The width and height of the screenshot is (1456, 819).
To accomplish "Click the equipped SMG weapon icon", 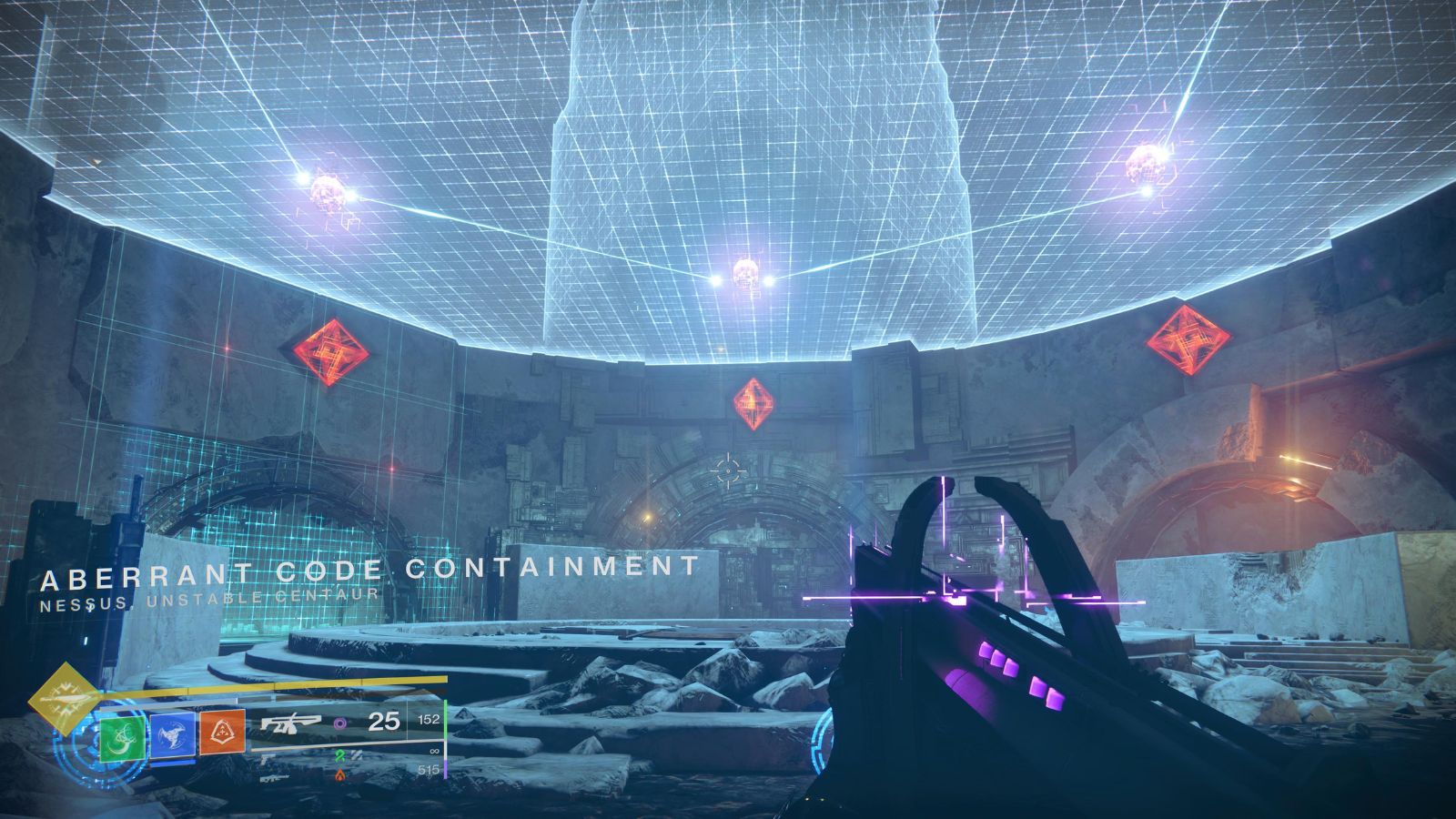I will [x=292, y=723].
